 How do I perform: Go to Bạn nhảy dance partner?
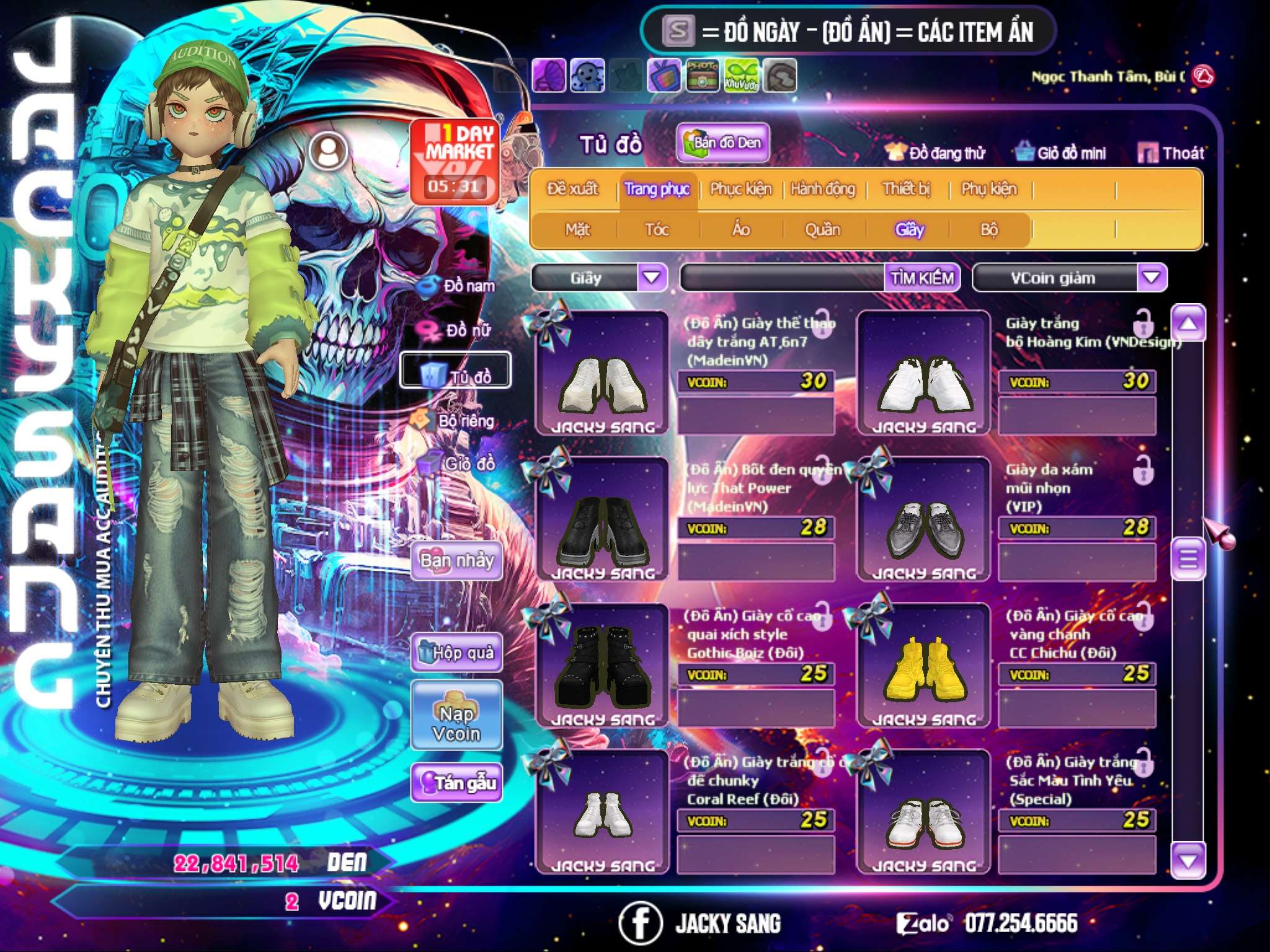[457, 561]
